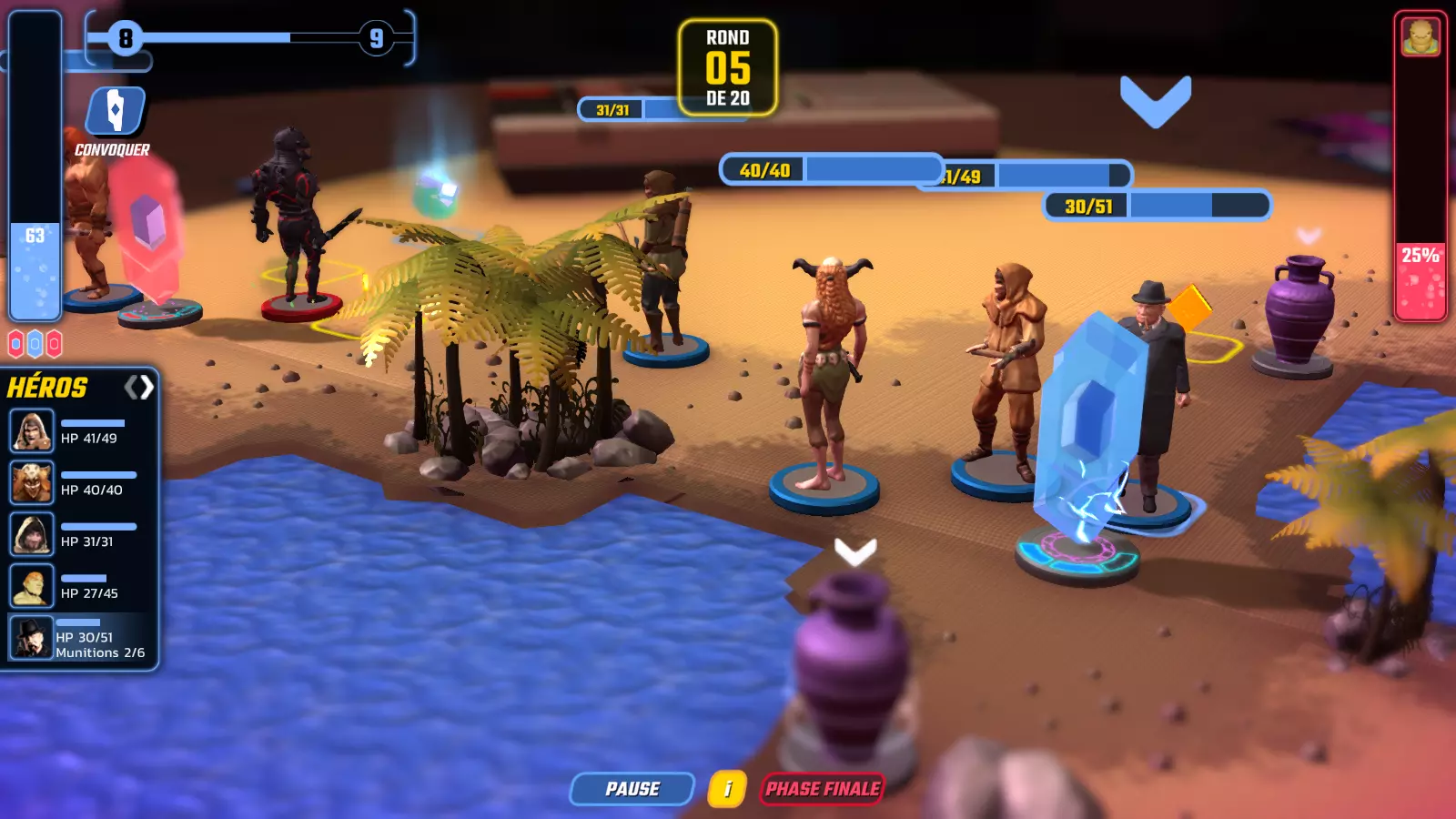The image size is (1456, 819).
Task: Select the hero with HP 41/49
Action: point(32,431)
